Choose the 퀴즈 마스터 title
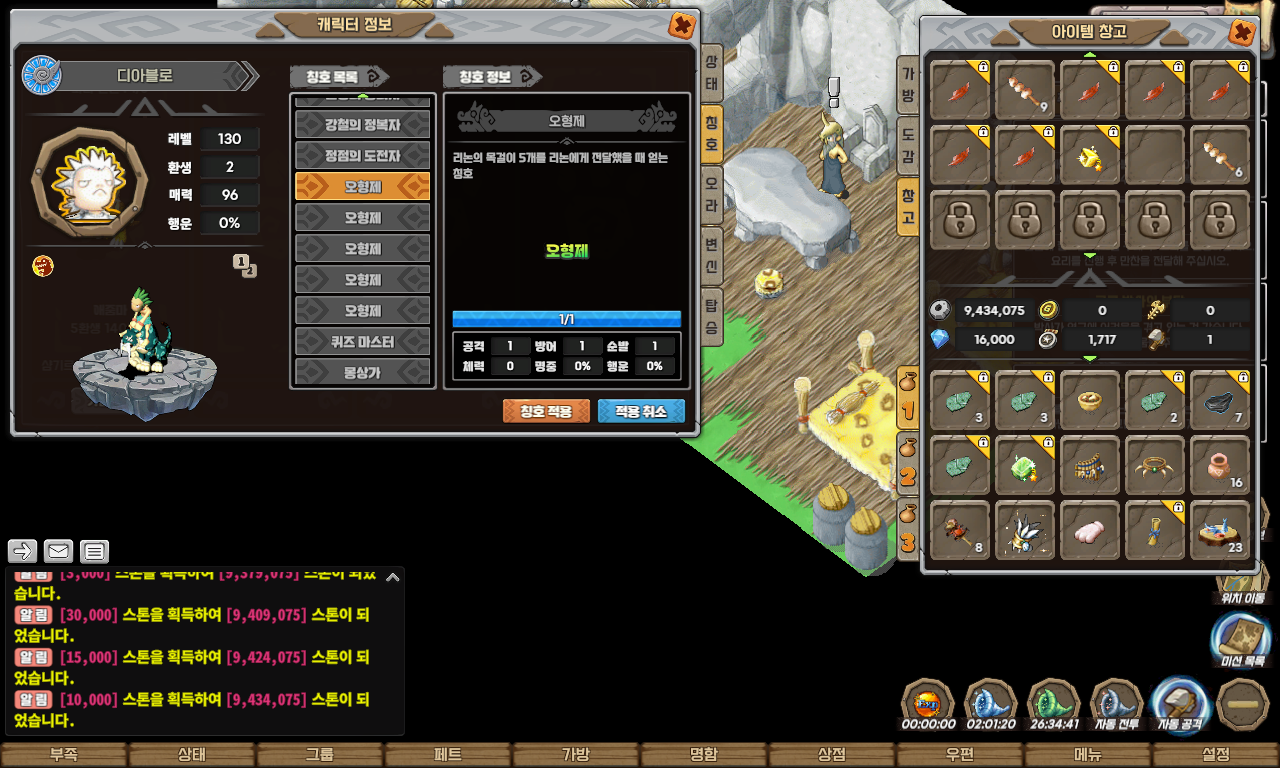This screenshot has height=768, width=1280. (x=362, y=342)
